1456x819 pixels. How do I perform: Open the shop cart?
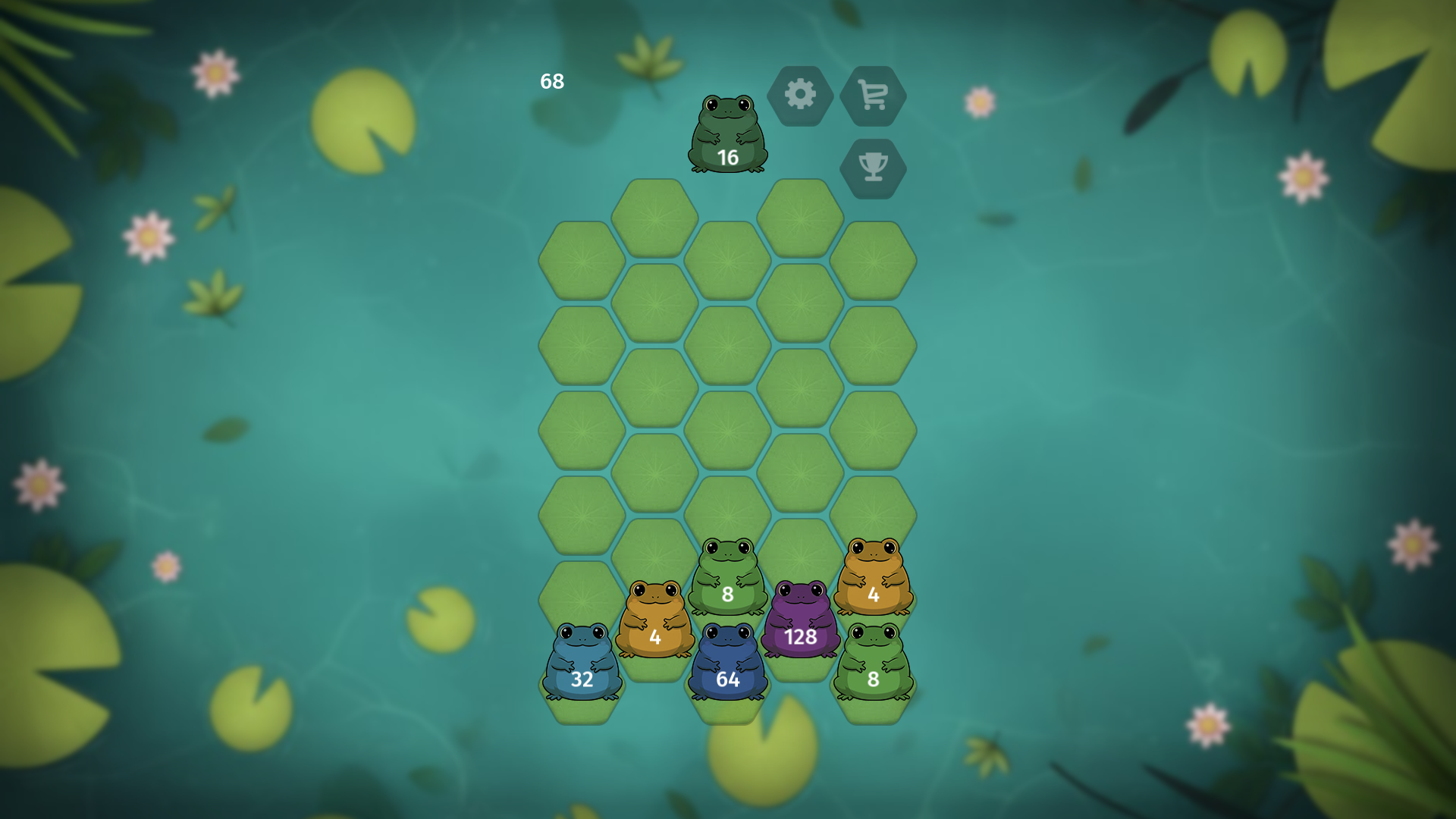coord(874,96)
